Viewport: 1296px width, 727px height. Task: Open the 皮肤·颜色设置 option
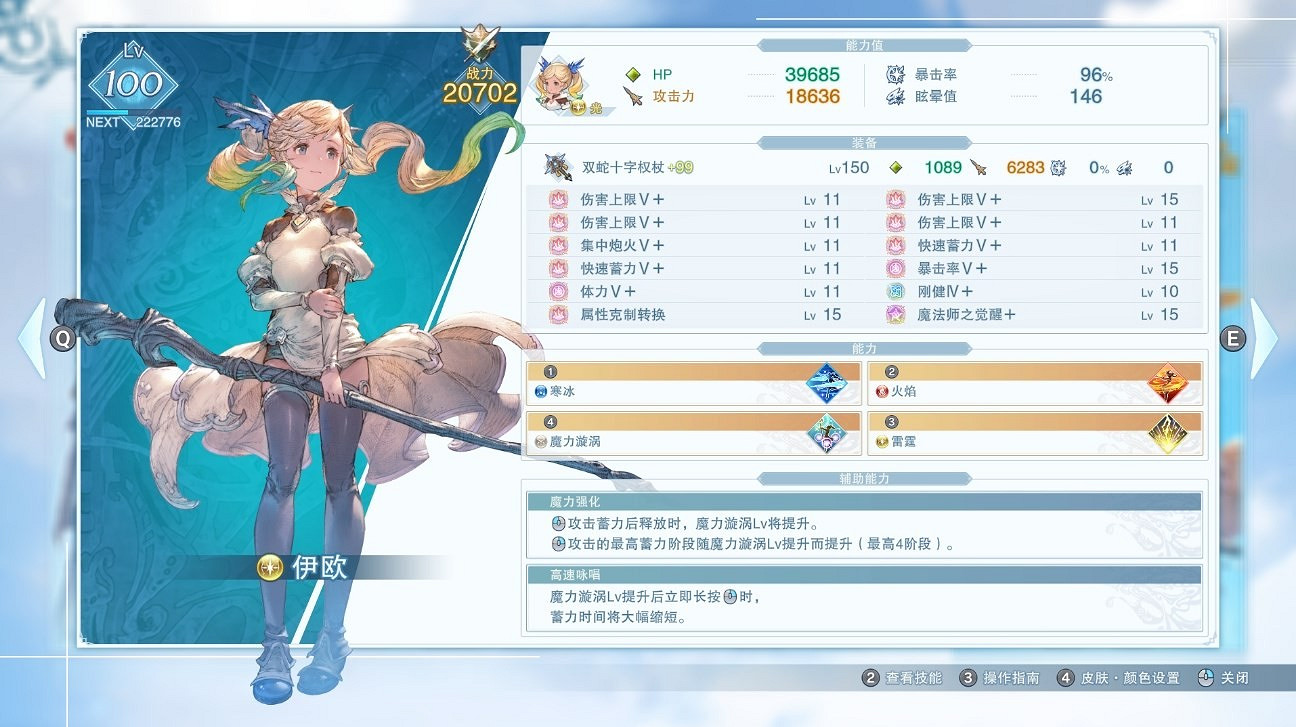coord(1130,677)
